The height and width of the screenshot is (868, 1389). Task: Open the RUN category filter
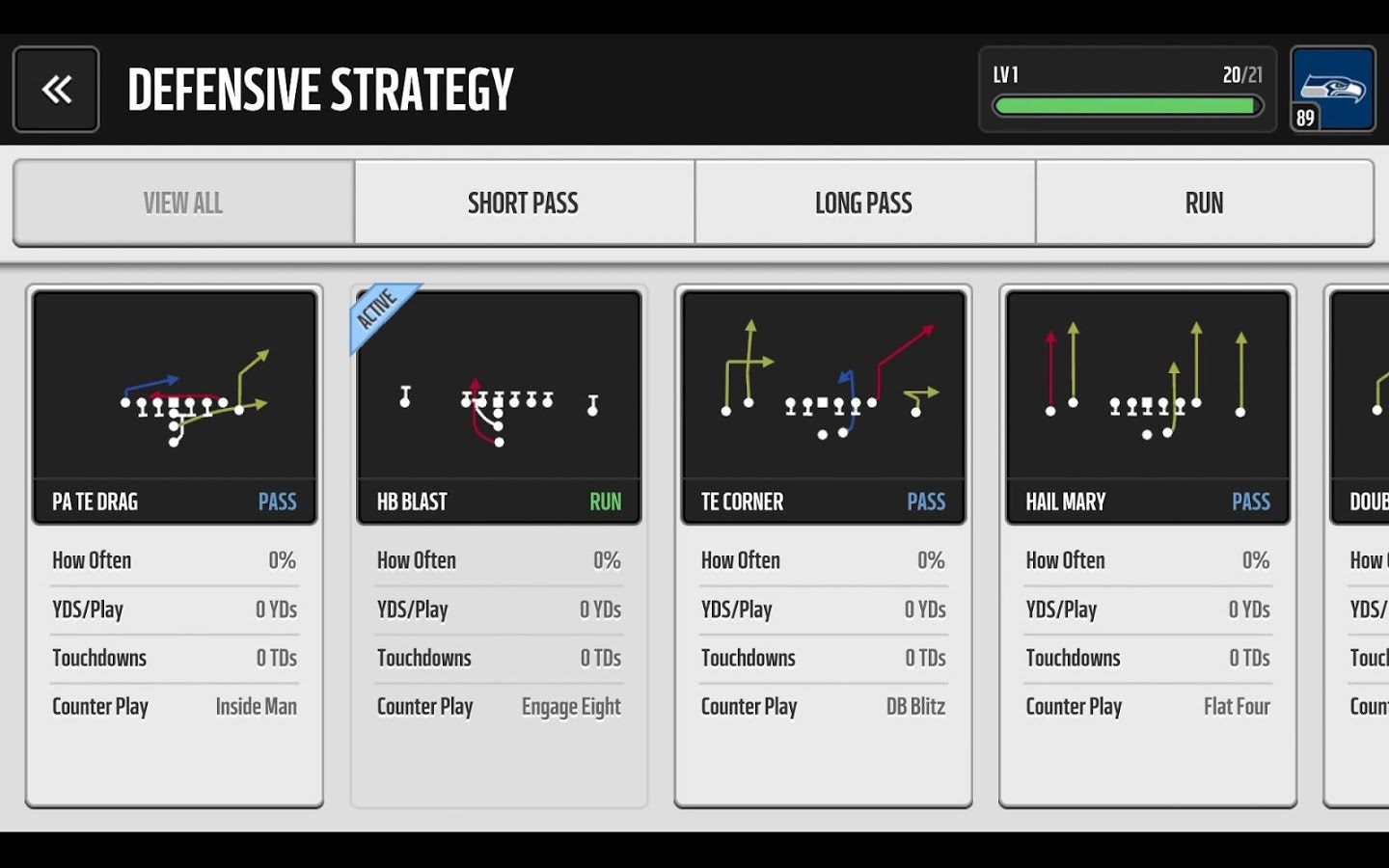[1204, 203]
